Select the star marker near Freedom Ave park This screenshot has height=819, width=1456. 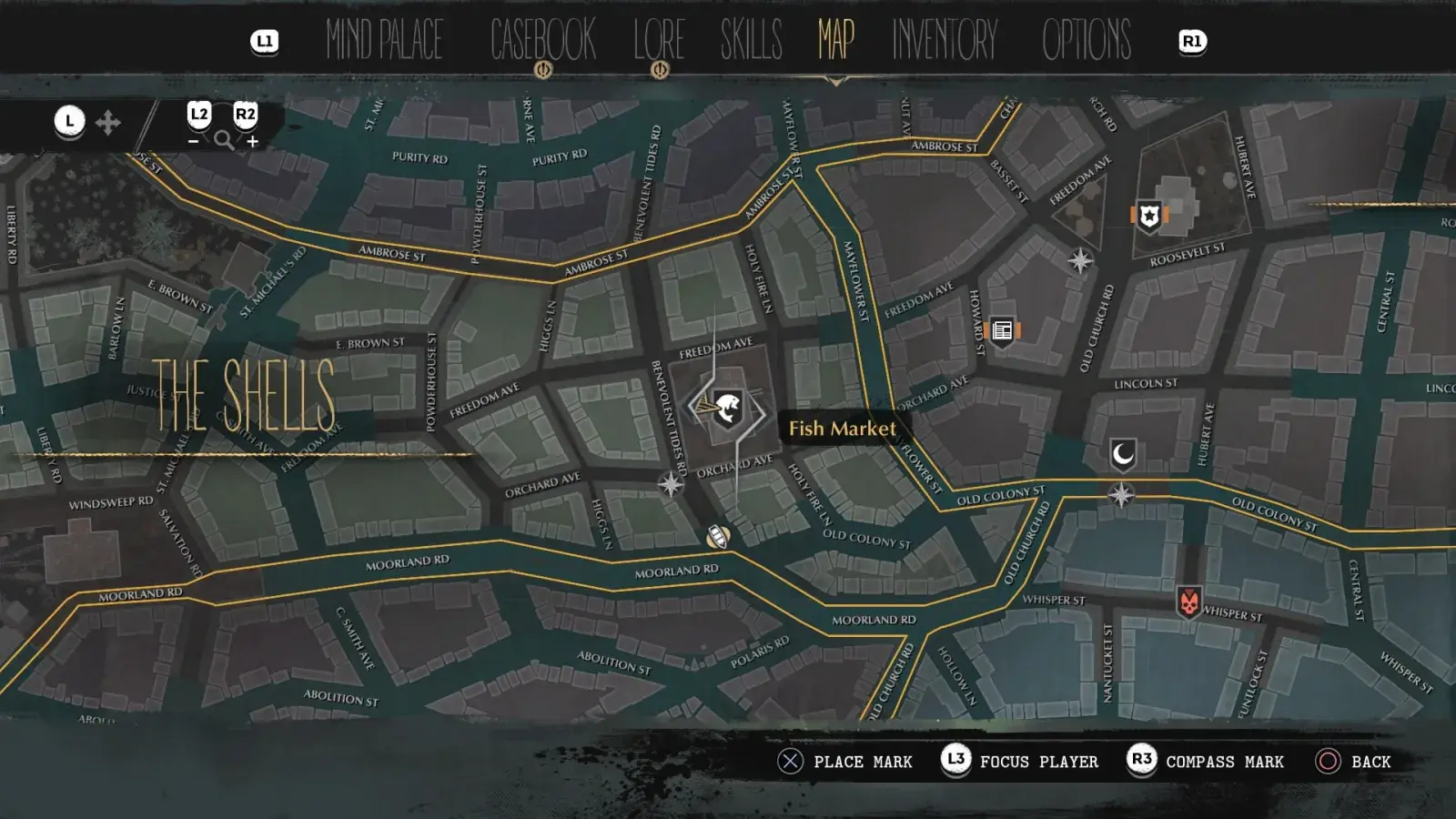1080,261
